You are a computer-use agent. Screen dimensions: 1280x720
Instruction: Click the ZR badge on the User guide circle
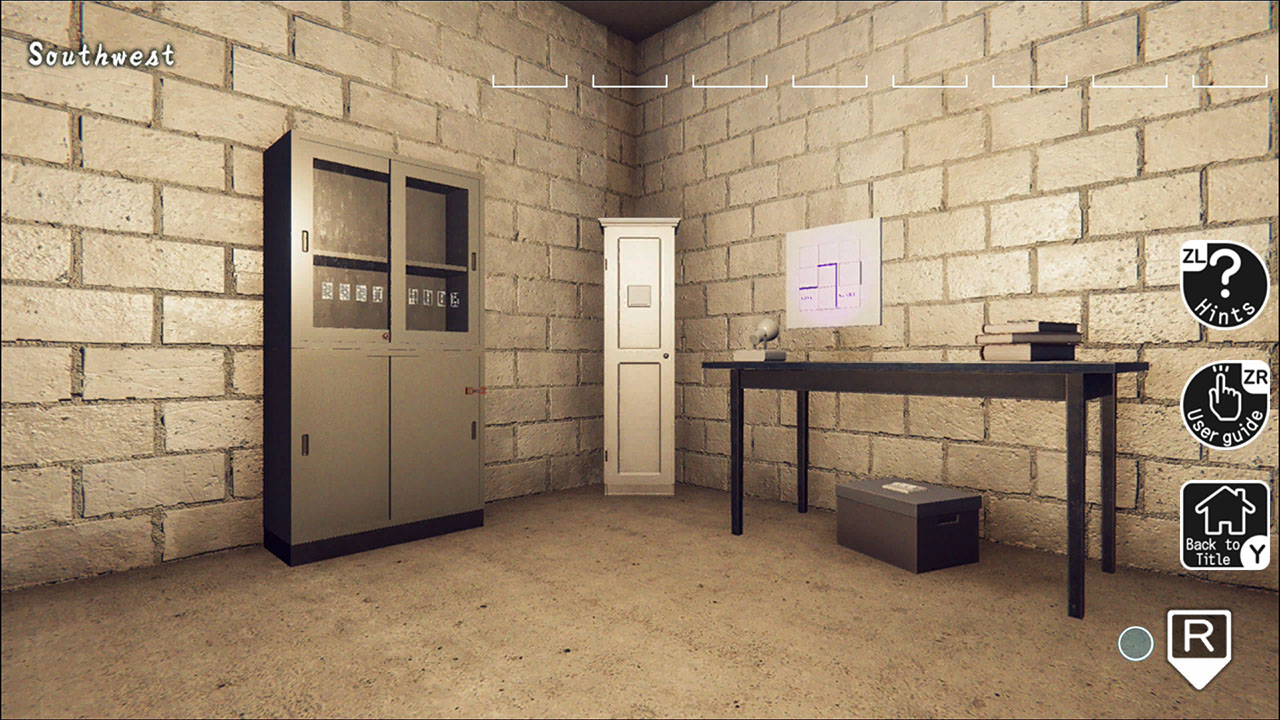(1254, 375)
